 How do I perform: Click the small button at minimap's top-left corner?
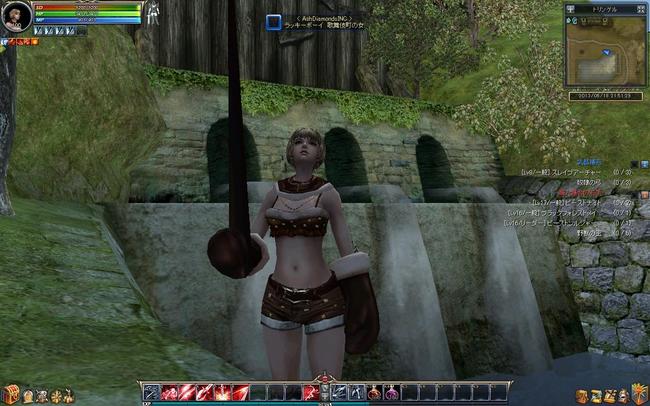pos(571,7)
